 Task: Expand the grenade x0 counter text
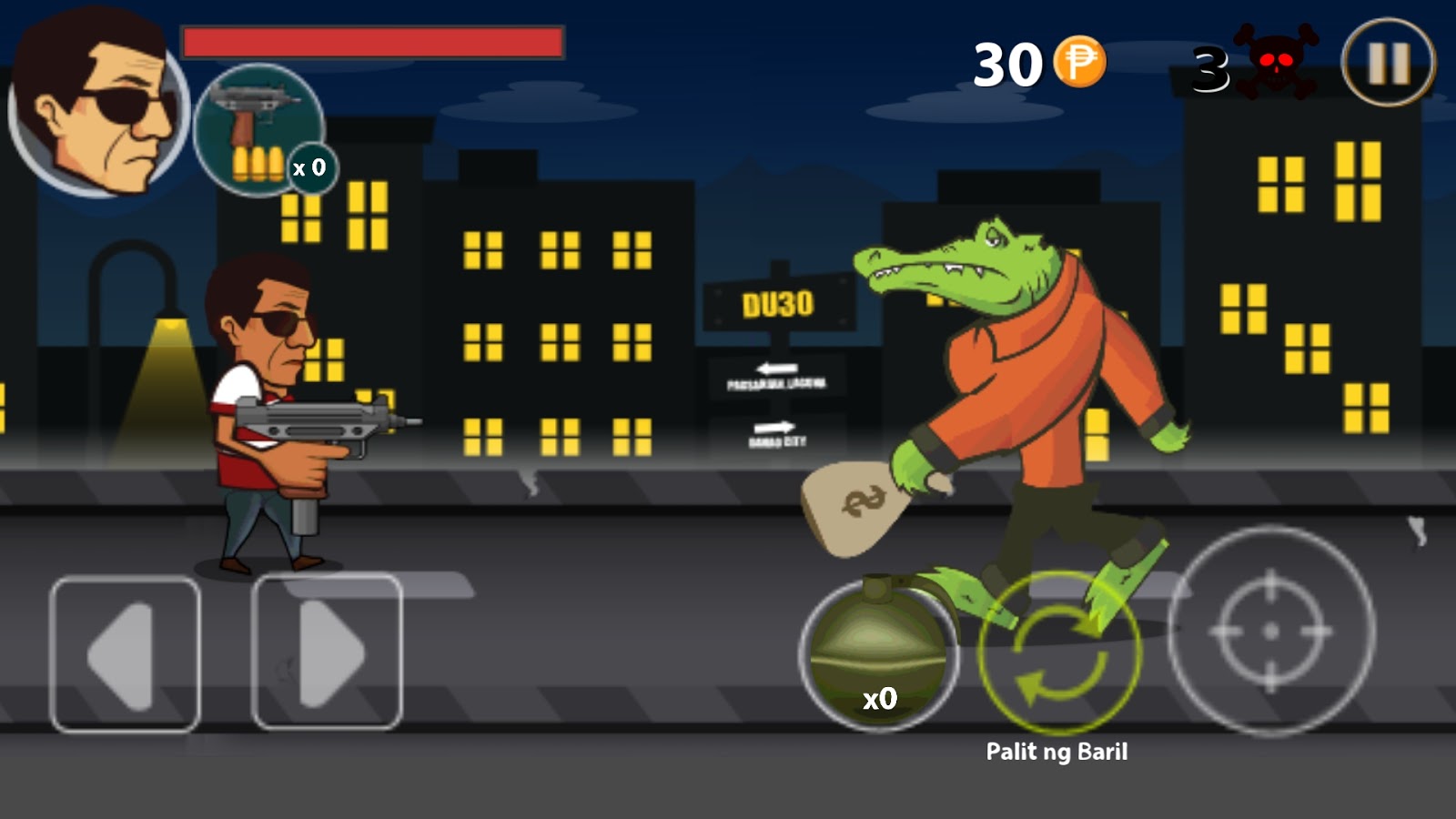(878, 699)
